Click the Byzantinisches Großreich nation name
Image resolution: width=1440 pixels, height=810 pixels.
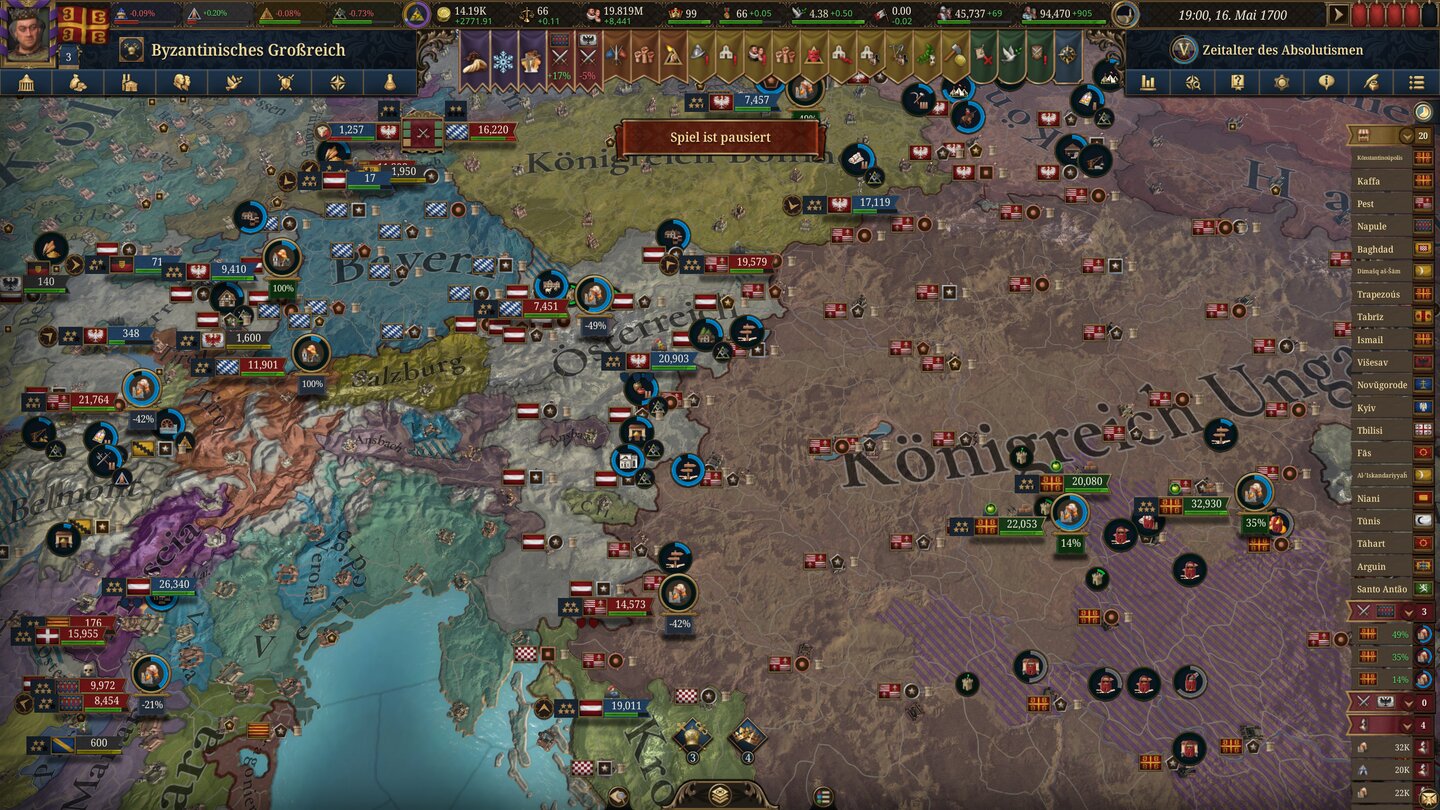tap(246, 48)
